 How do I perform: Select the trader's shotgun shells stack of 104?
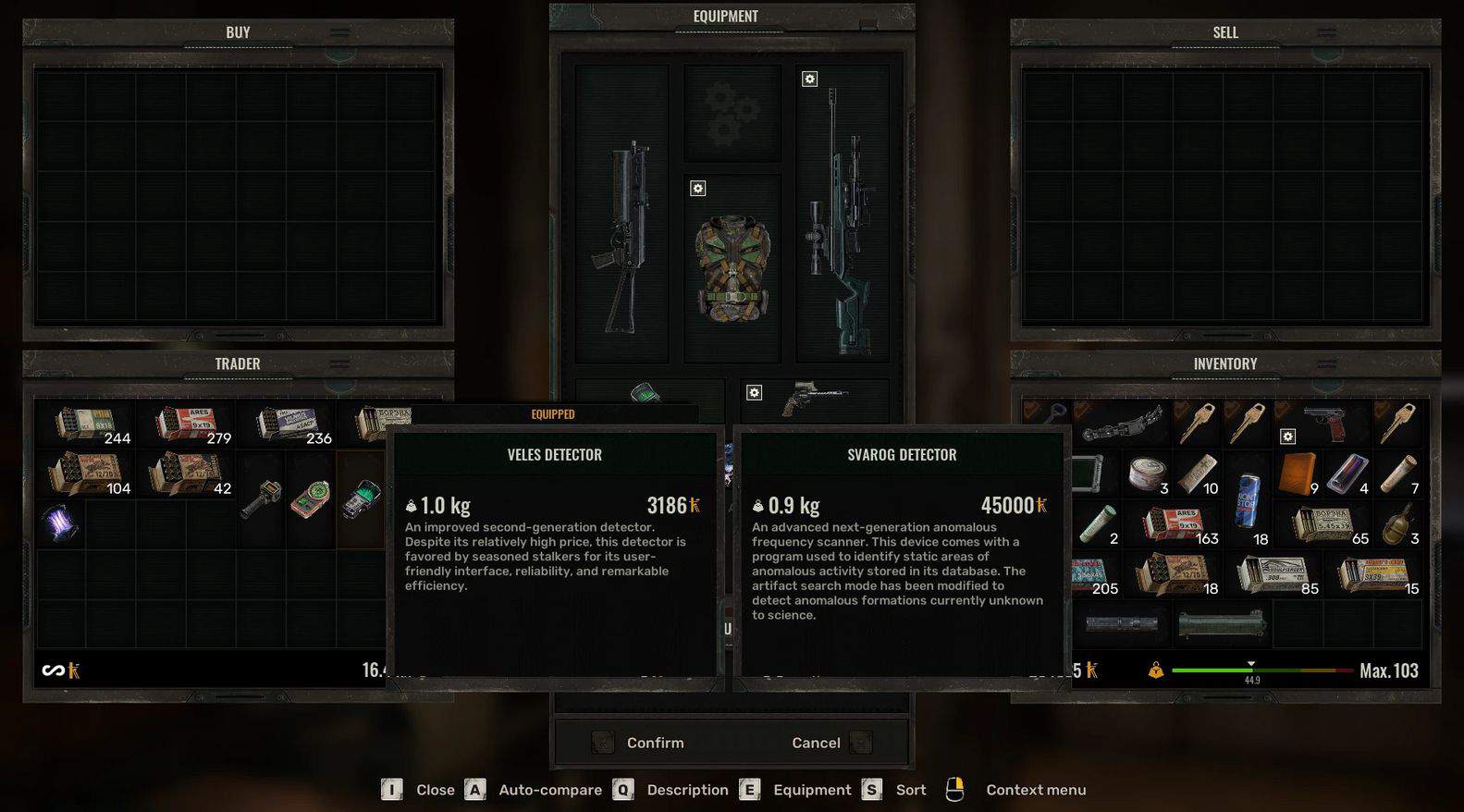[x=85, y=474]
